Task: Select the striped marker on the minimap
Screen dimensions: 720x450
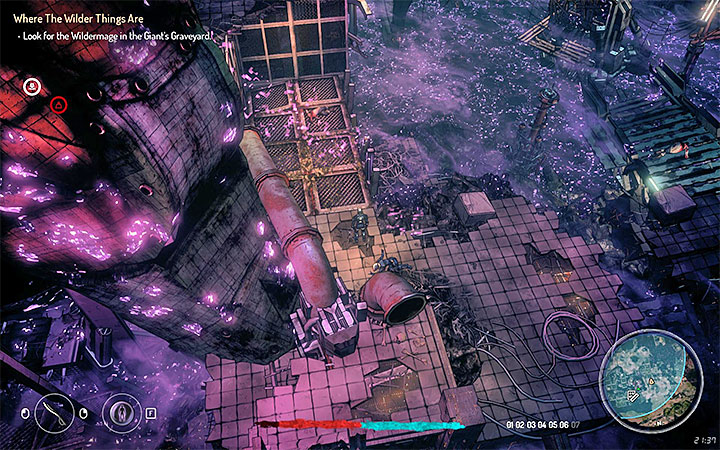Action: pyautogui.click(x=634, y=396)
